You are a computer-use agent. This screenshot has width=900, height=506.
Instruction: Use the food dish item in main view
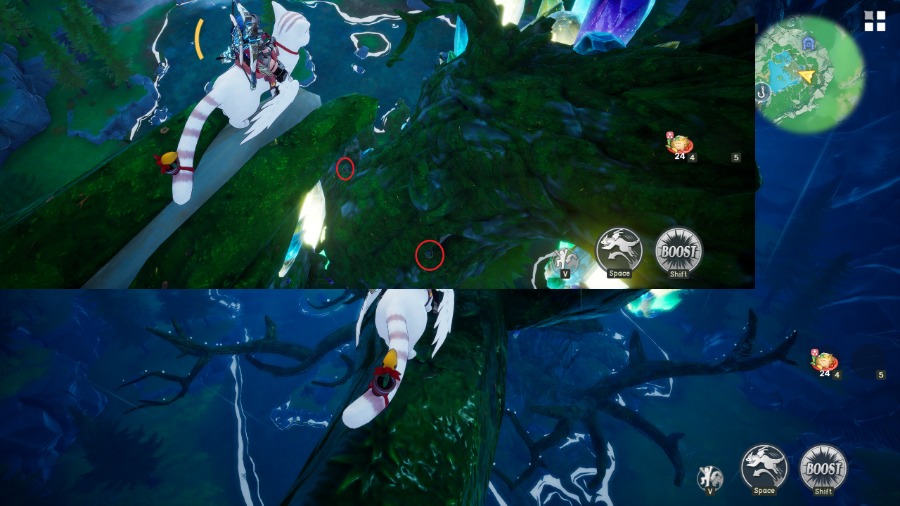(824, 362)
